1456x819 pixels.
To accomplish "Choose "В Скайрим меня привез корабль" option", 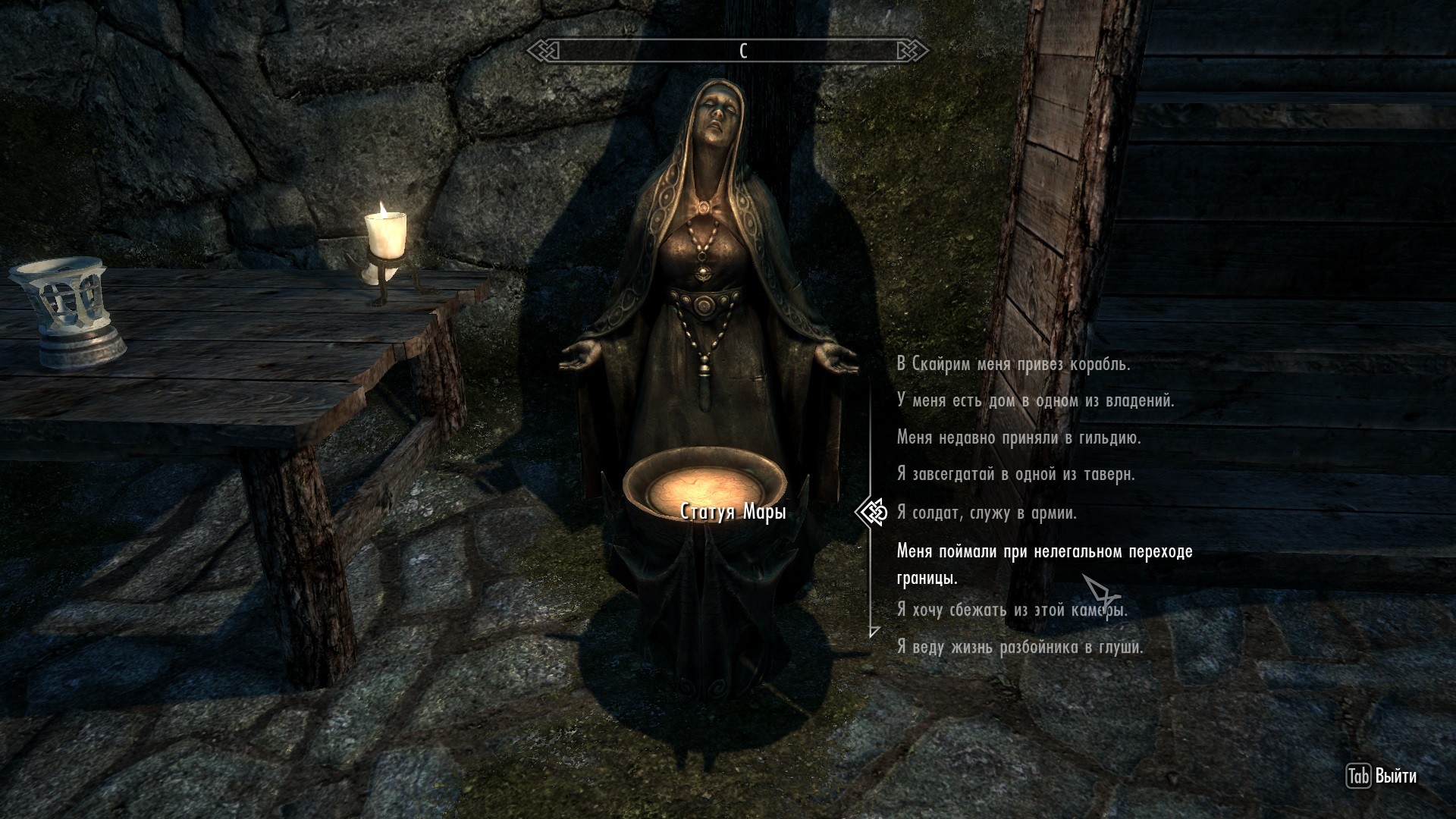I will click(1013, 364).
